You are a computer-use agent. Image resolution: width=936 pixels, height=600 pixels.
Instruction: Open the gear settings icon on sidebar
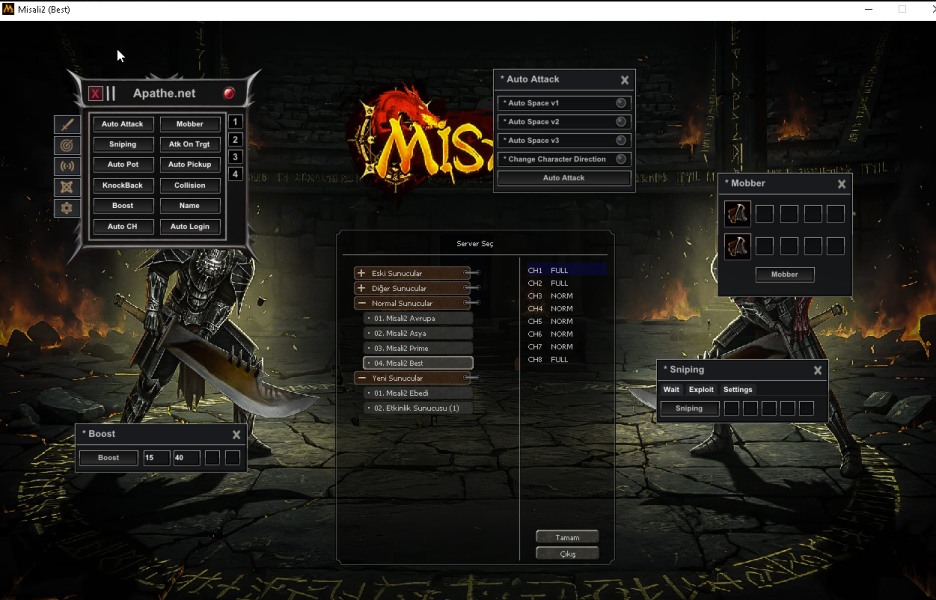67,208
